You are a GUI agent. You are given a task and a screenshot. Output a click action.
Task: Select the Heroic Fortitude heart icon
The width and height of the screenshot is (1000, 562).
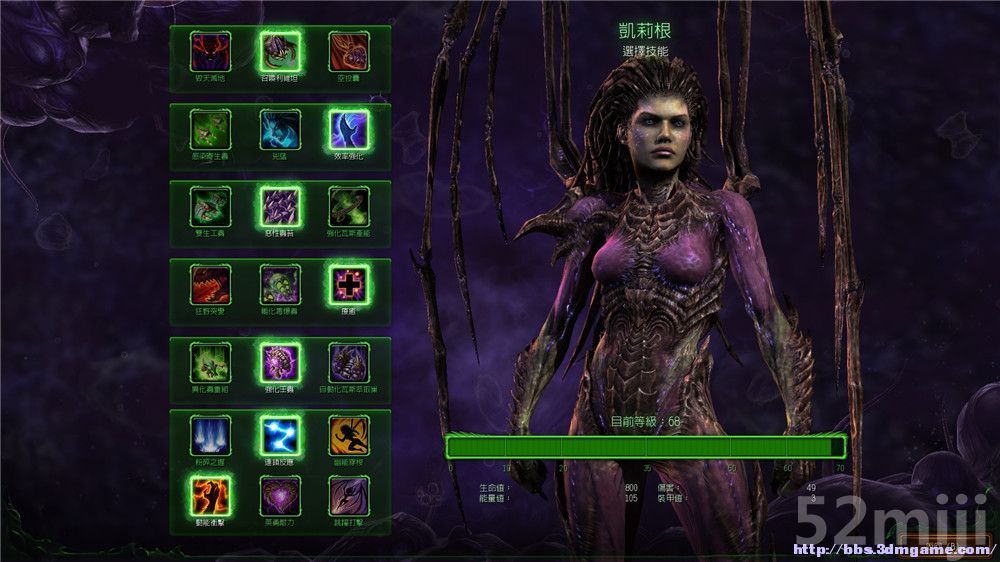pos(280,495)
